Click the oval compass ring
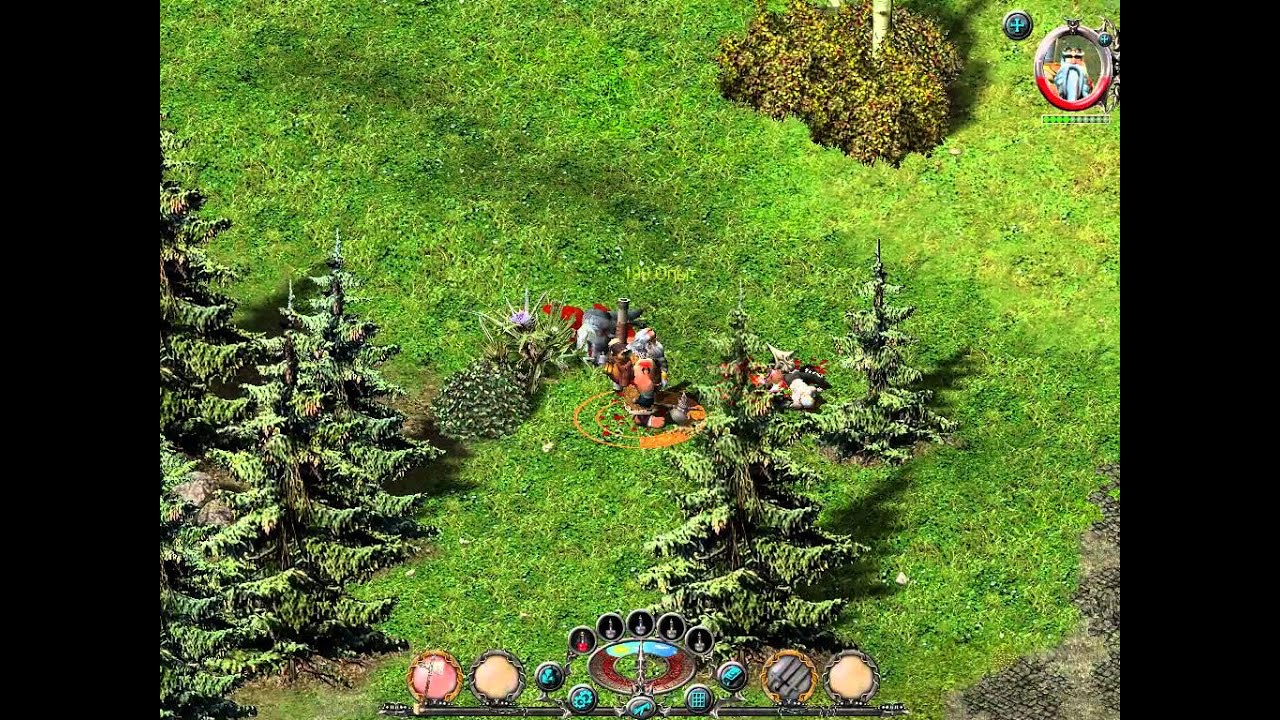Image resolution: width=1280 pixels, height=720 pixels. [640, 664]
